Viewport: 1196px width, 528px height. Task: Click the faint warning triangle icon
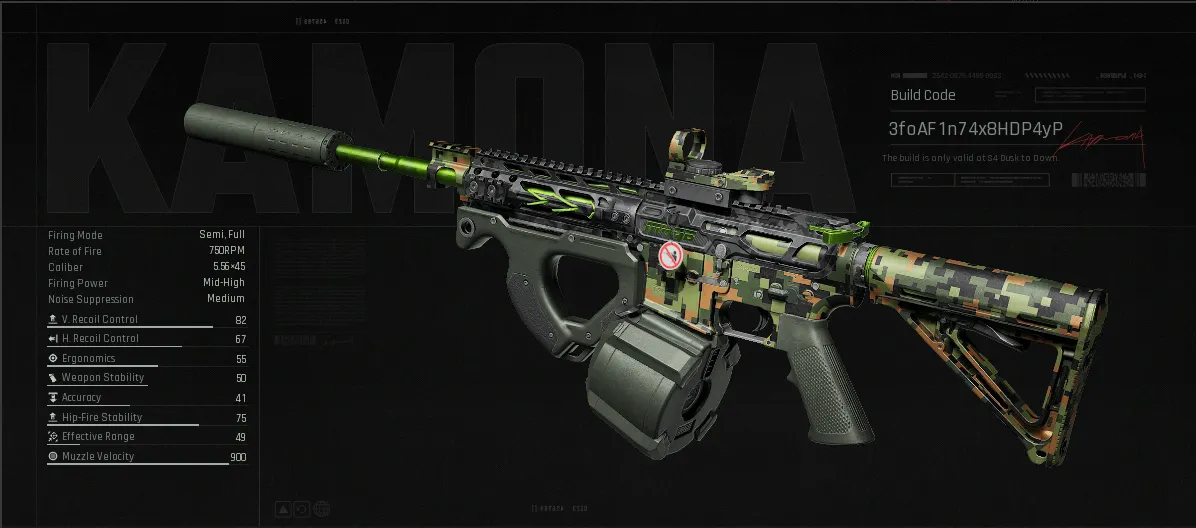[x=282, y=509]
